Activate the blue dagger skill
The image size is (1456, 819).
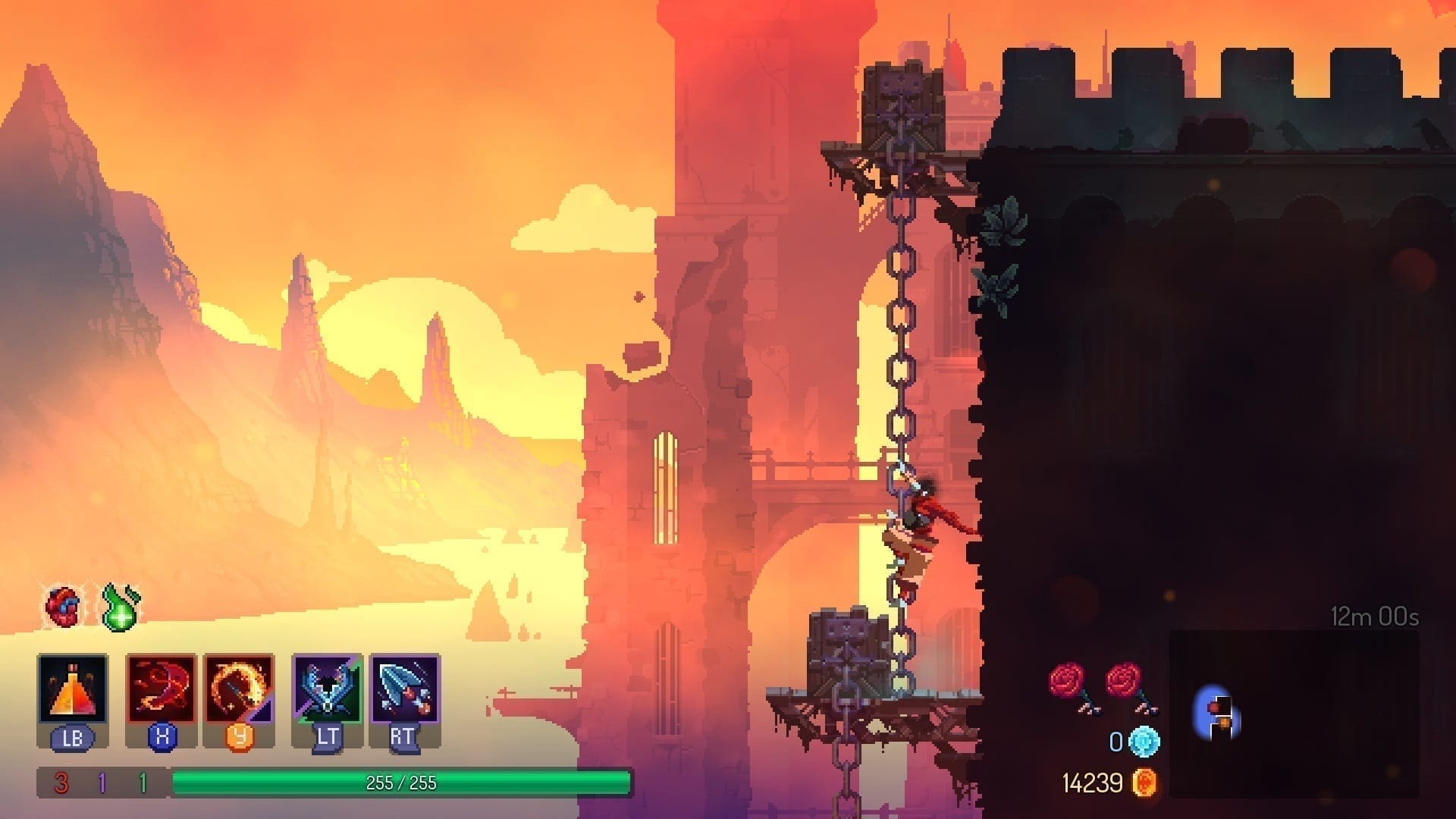pyautogui.click(x=405, y=689)
